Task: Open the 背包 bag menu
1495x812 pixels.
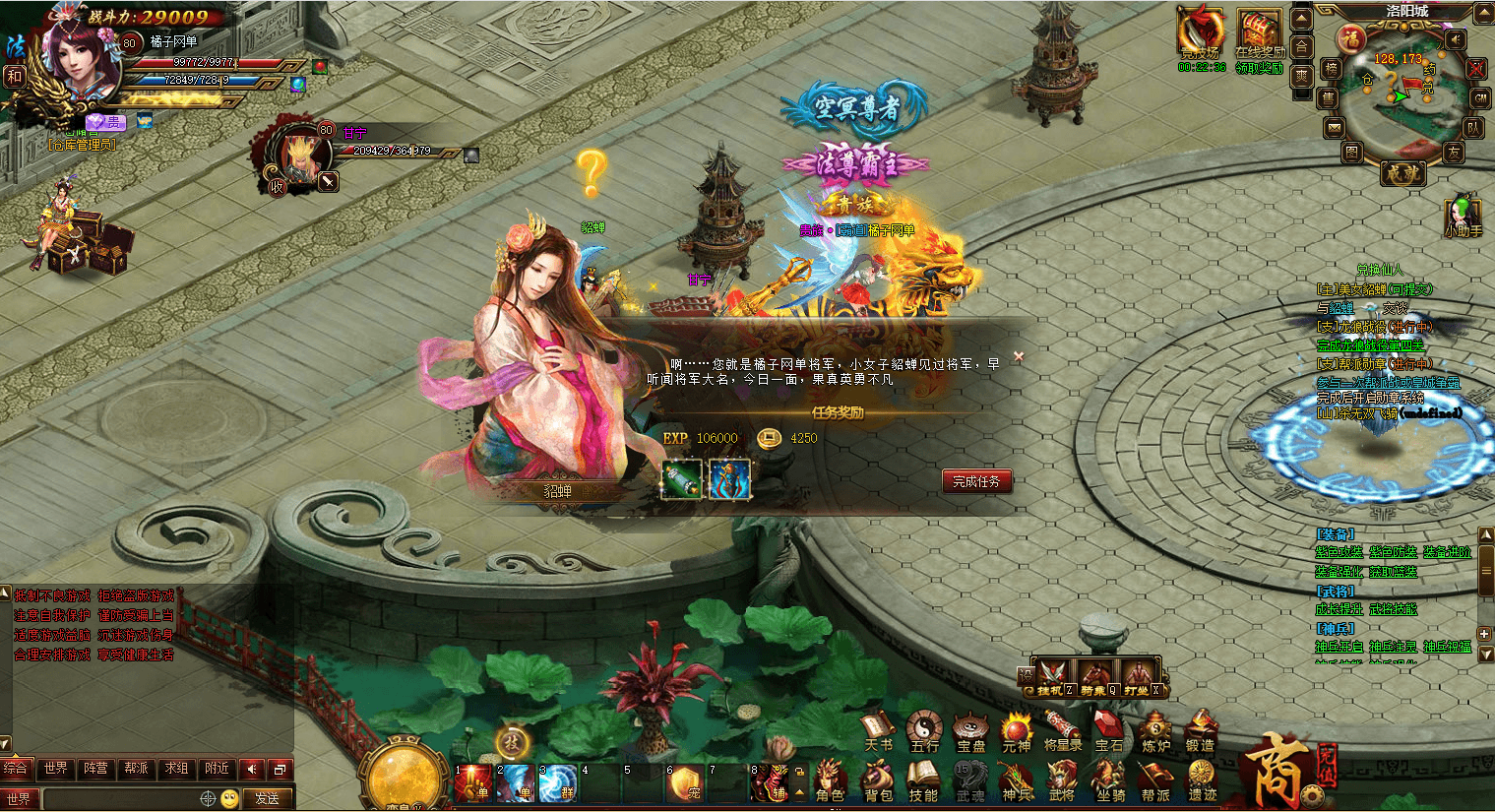Action: click(x=878, y=781)
